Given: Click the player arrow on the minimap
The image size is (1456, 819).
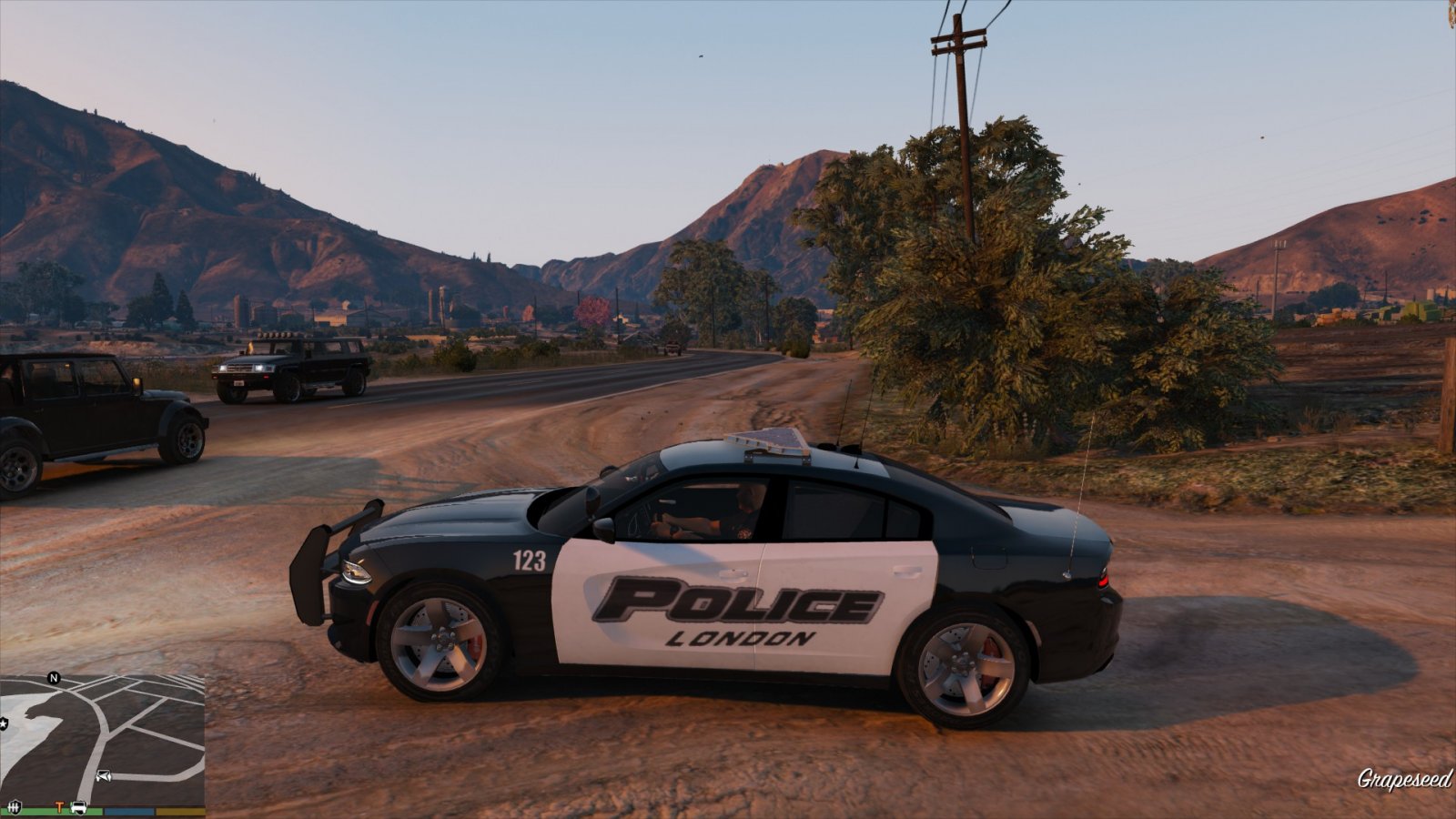Looking at the screenshot, I should click(103, 776).
